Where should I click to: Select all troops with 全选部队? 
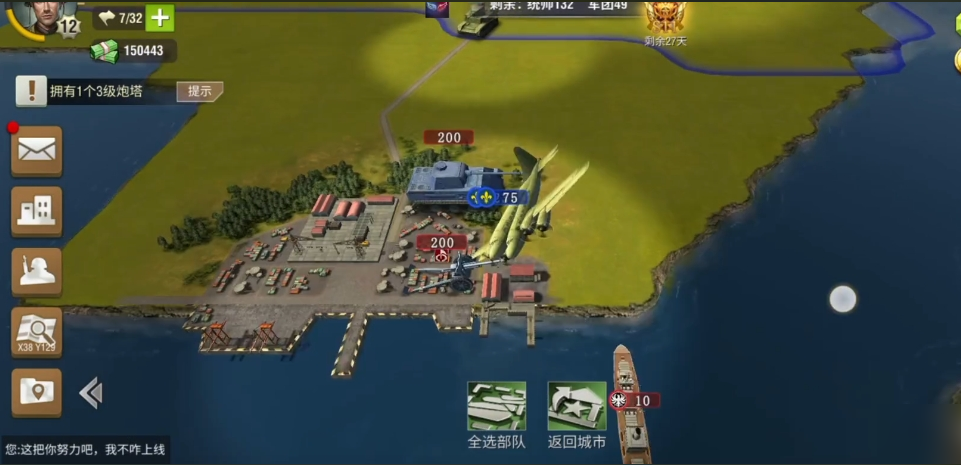(x=496, y=407)
